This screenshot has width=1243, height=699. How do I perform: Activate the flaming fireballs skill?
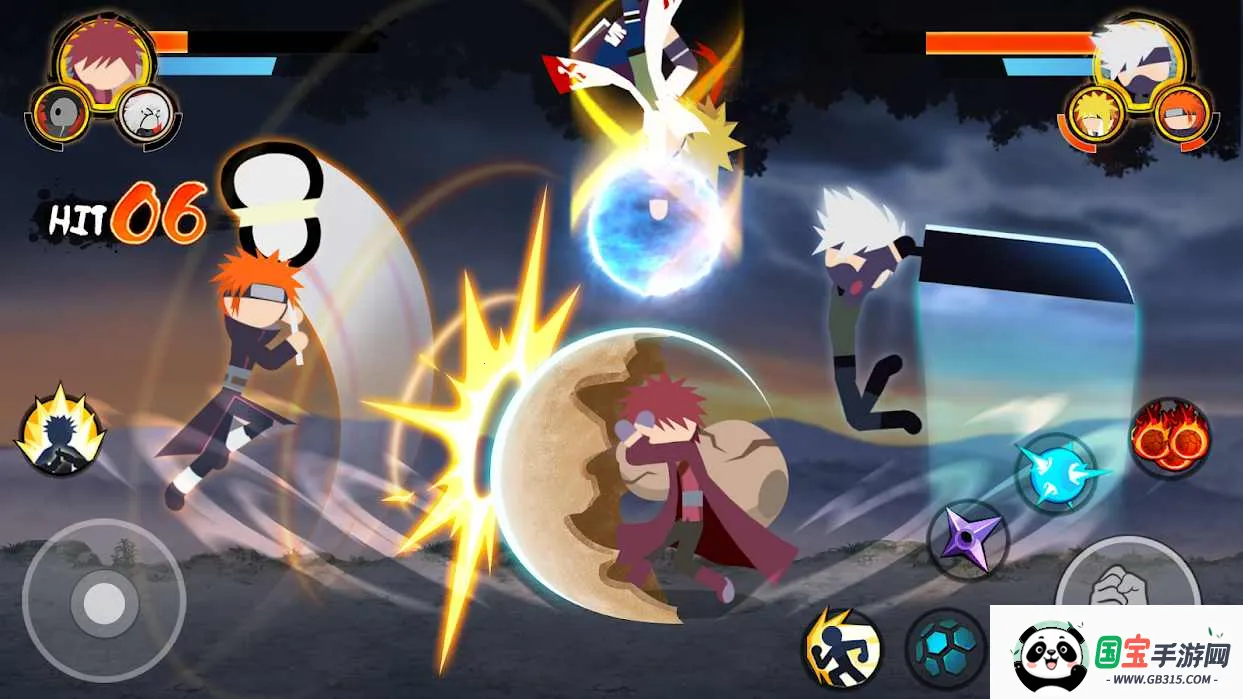point(1170,438)
